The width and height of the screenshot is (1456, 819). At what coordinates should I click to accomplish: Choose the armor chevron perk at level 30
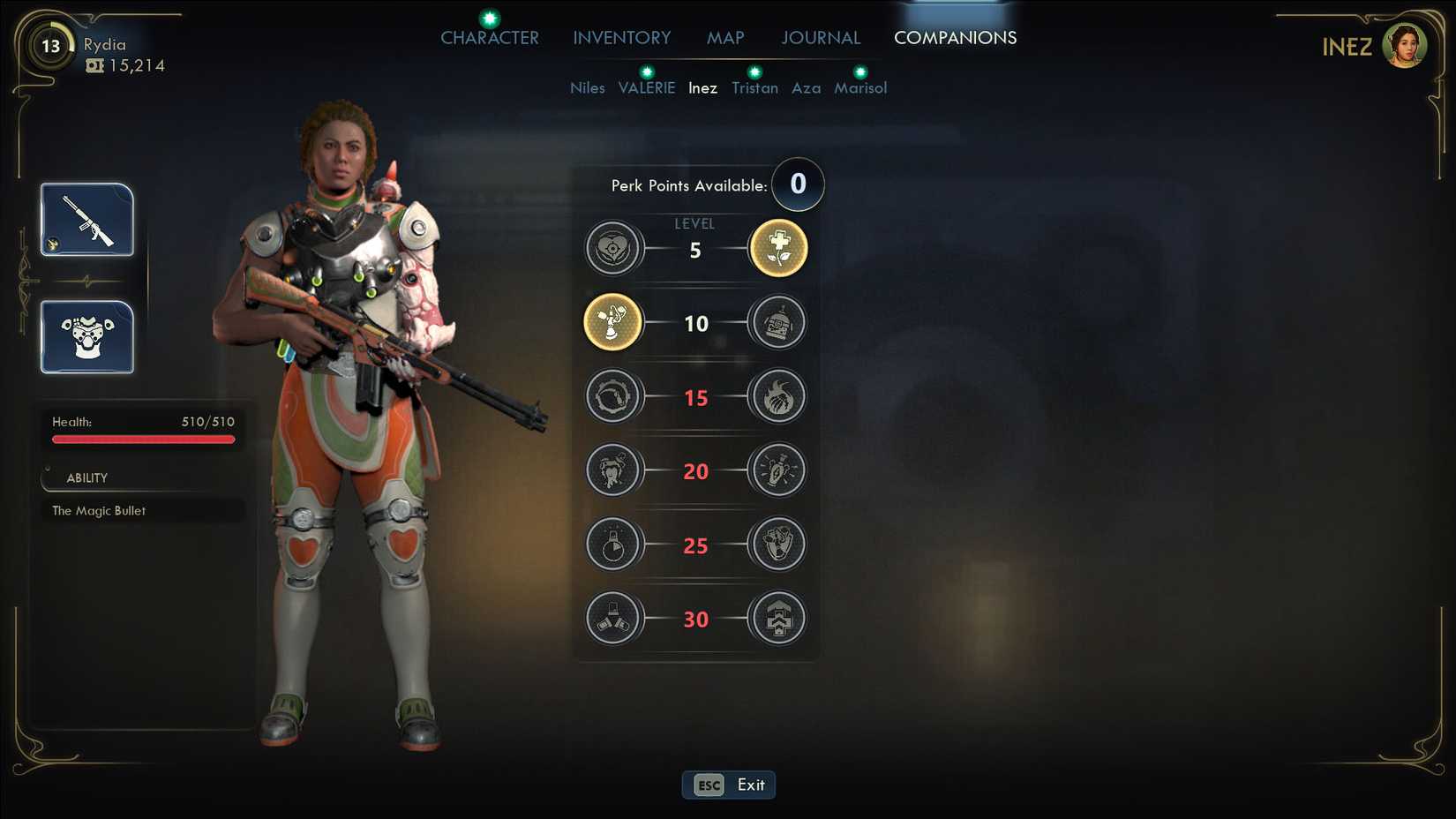[777, 618]
